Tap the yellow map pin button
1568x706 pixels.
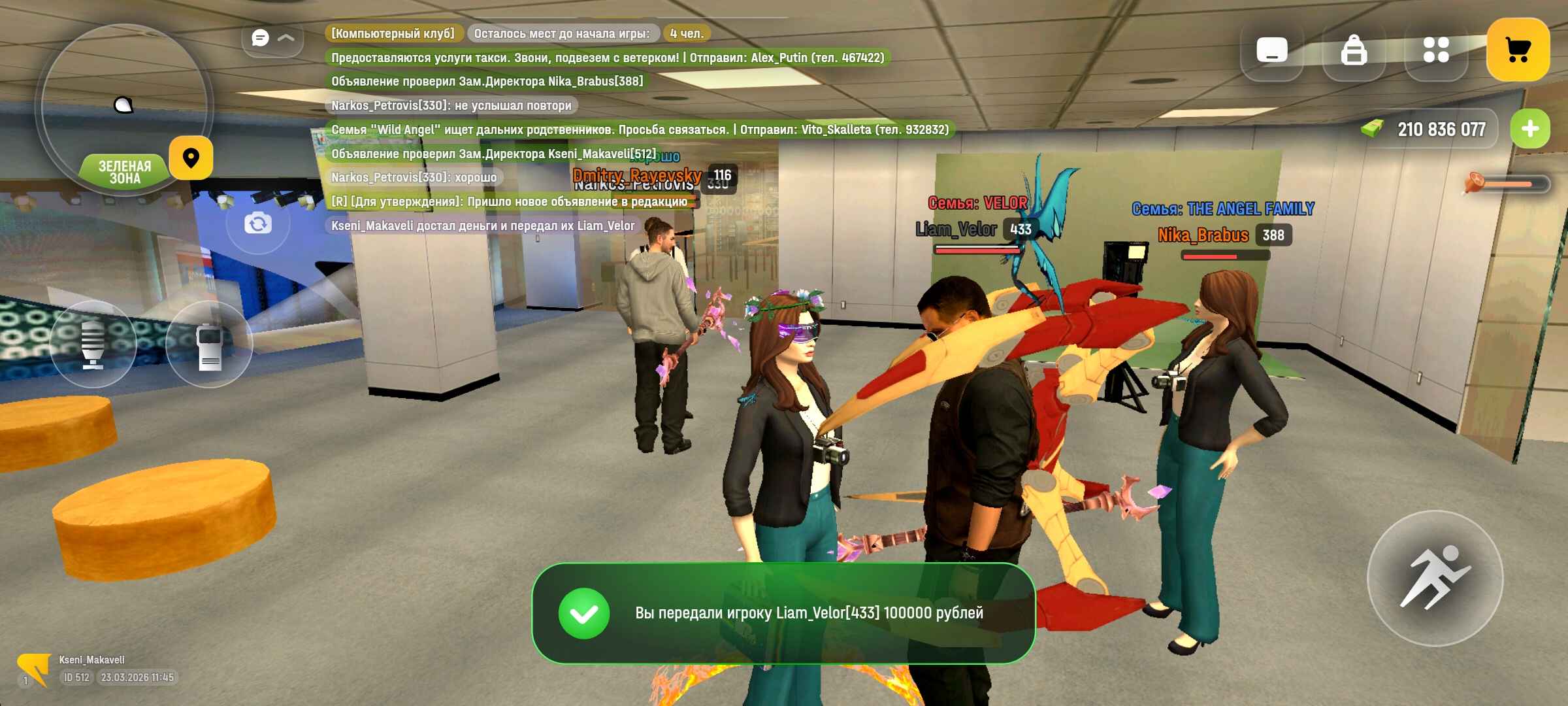[191, 158]
